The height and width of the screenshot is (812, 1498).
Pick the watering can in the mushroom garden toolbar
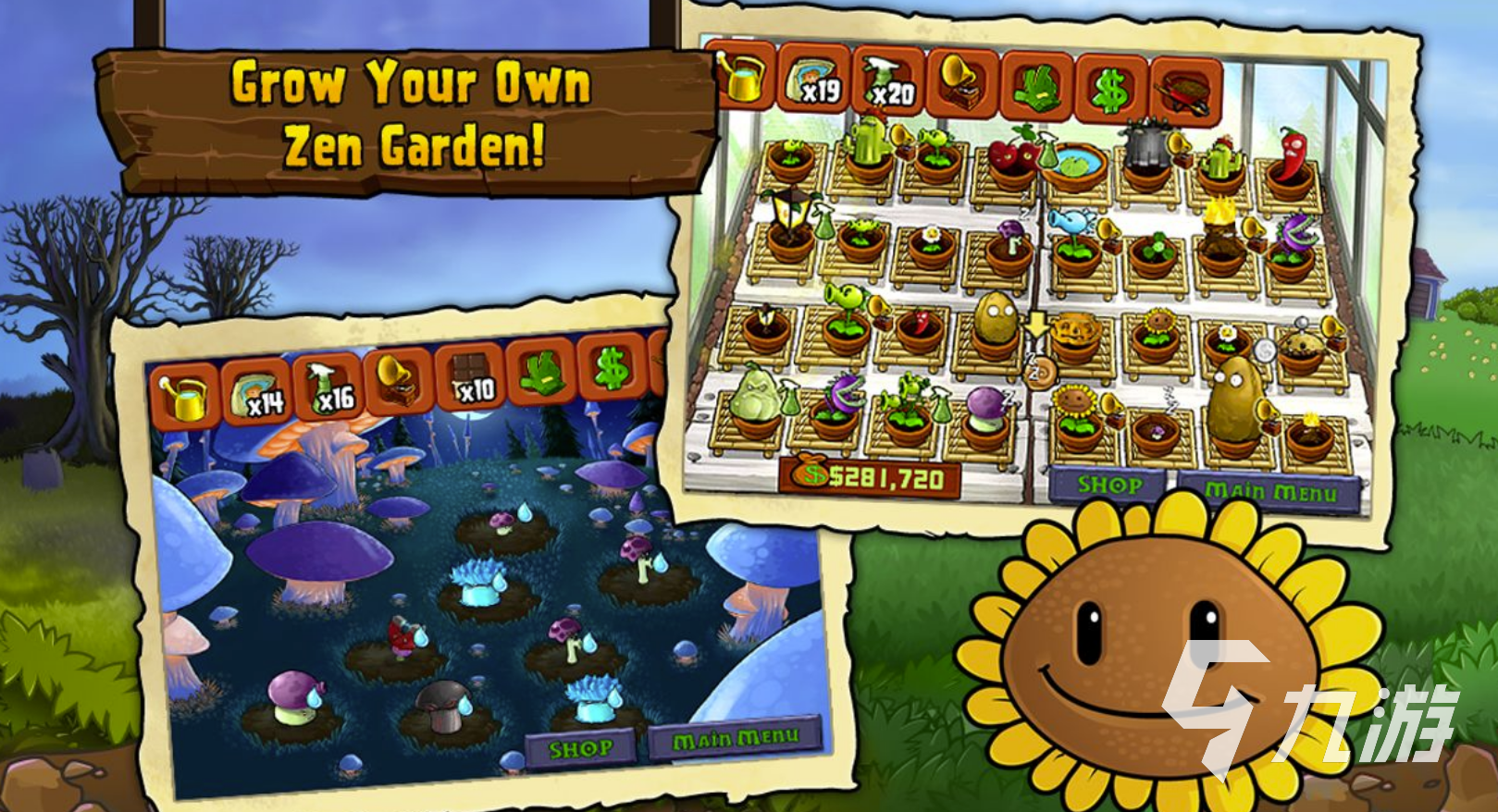tap(184, 397)
